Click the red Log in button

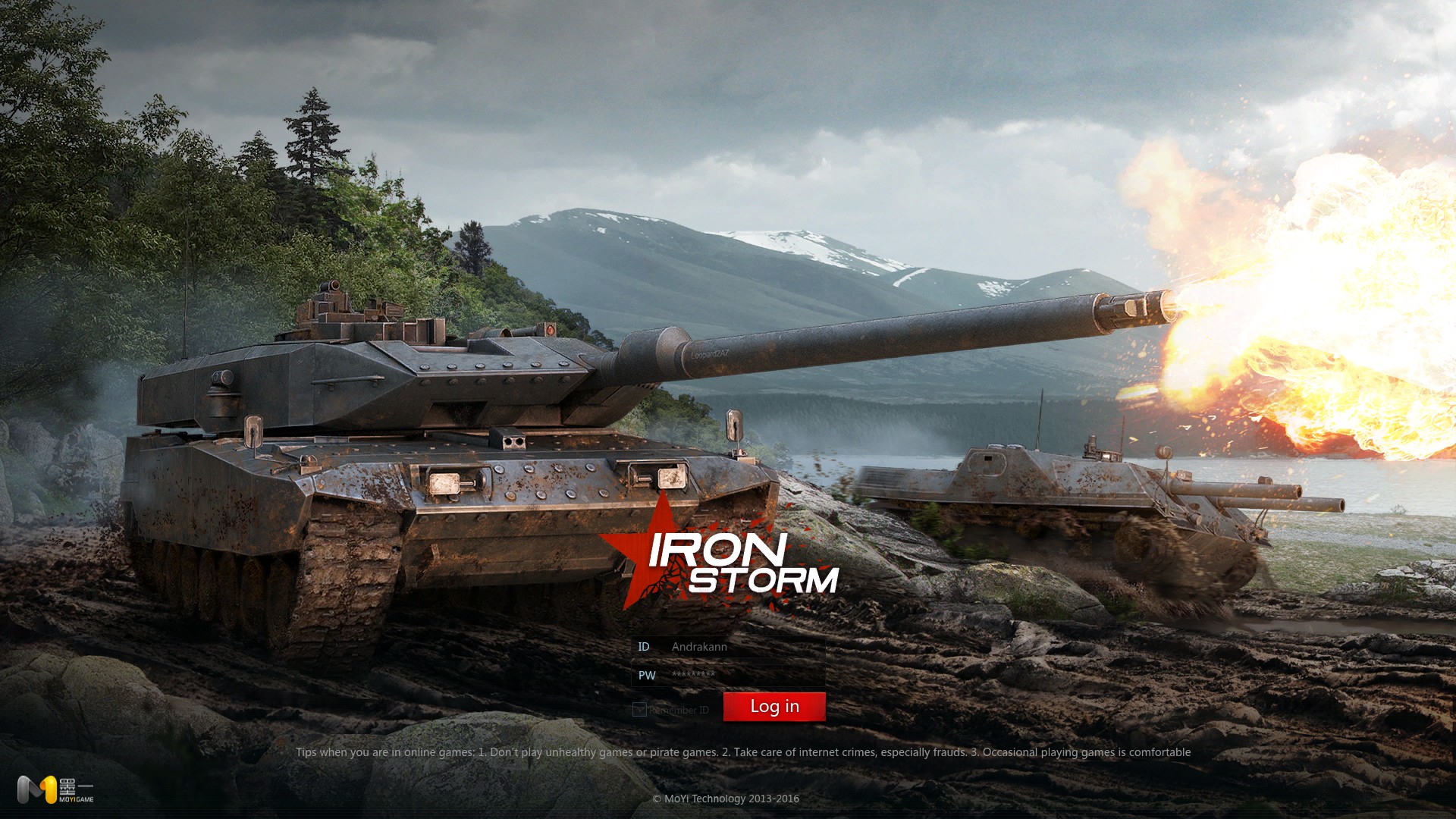(x=774, y=707)
